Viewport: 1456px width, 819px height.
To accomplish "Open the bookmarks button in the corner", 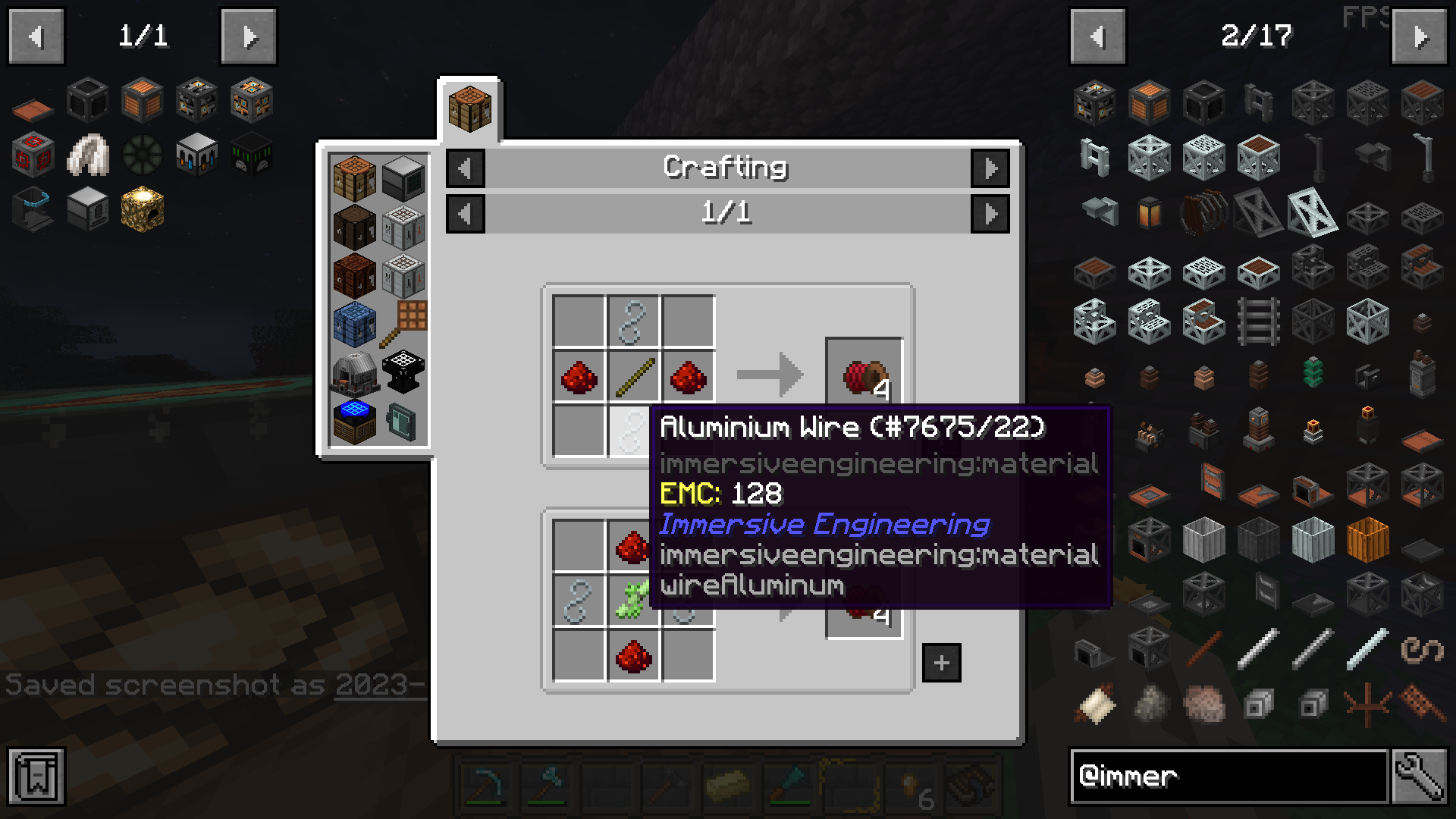I will (36, 776).
